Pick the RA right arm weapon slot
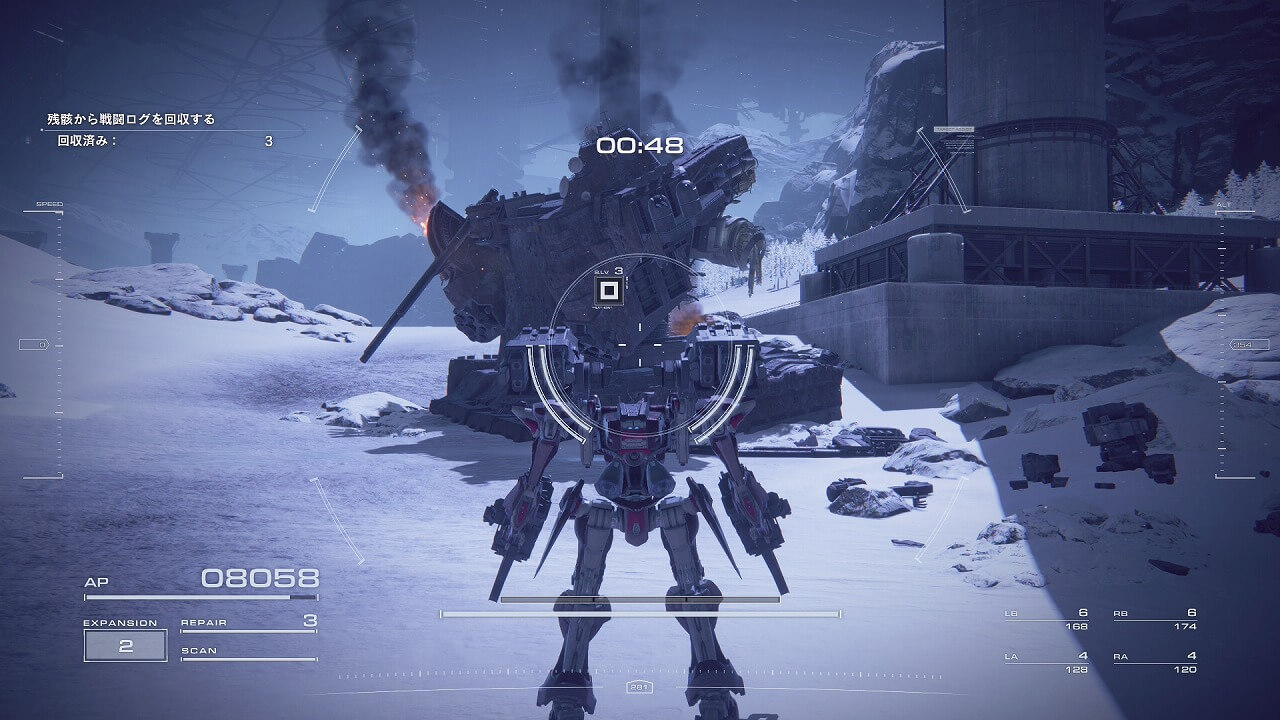Image resolution: width=1280 pixels, height=720 pixels. (x=1155, y=662)
